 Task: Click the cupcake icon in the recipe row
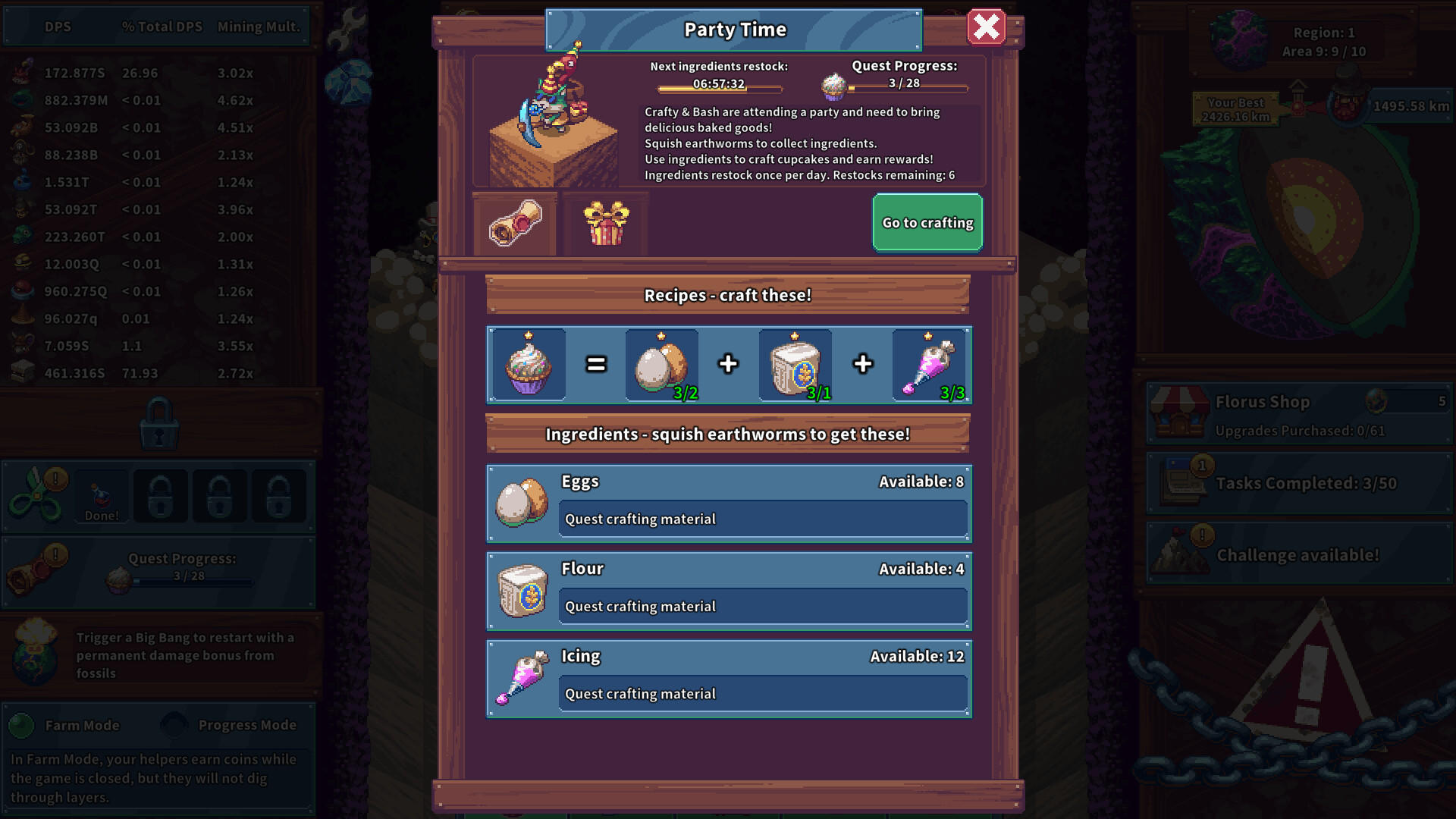pos(529,365)
